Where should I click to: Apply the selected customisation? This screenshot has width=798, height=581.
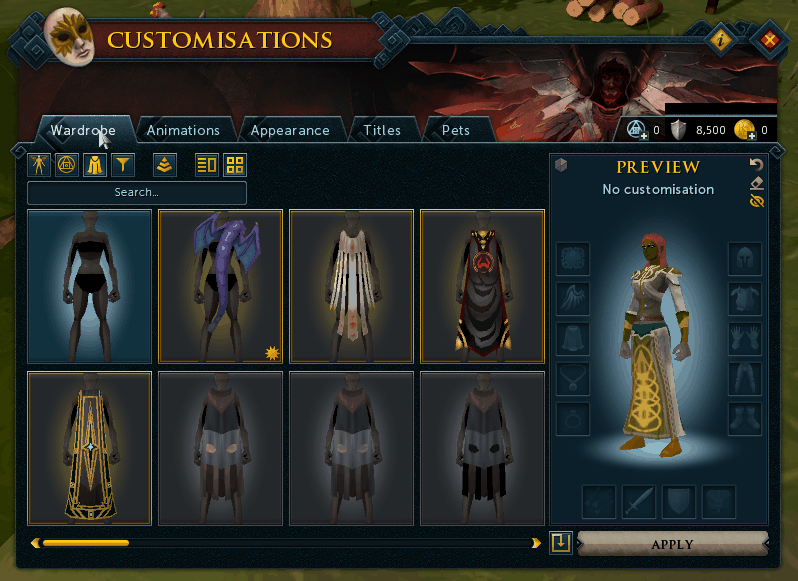click(x=672, y=545)
